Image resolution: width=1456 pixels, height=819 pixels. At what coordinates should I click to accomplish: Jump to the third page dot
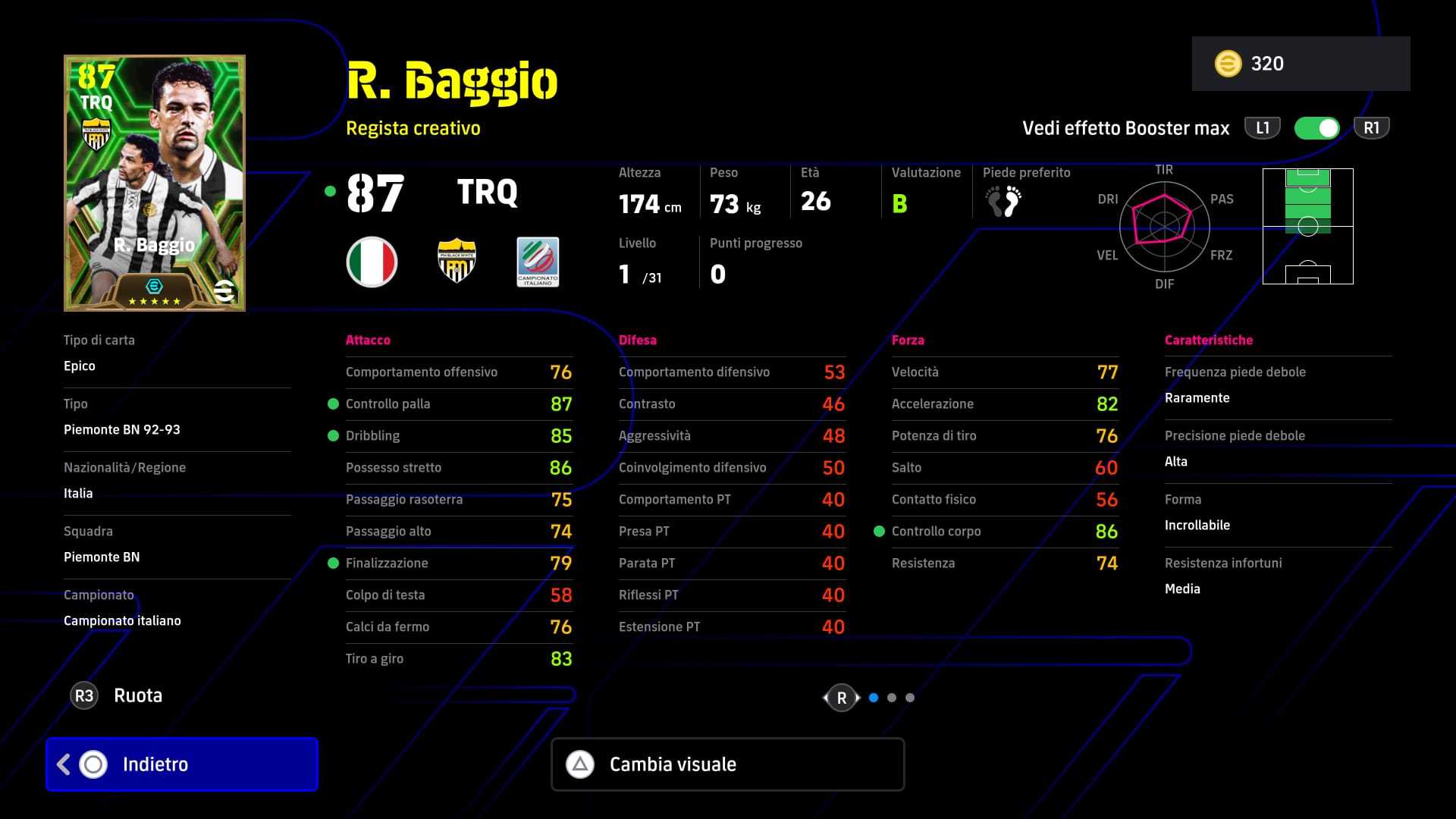tap(910, 698)
